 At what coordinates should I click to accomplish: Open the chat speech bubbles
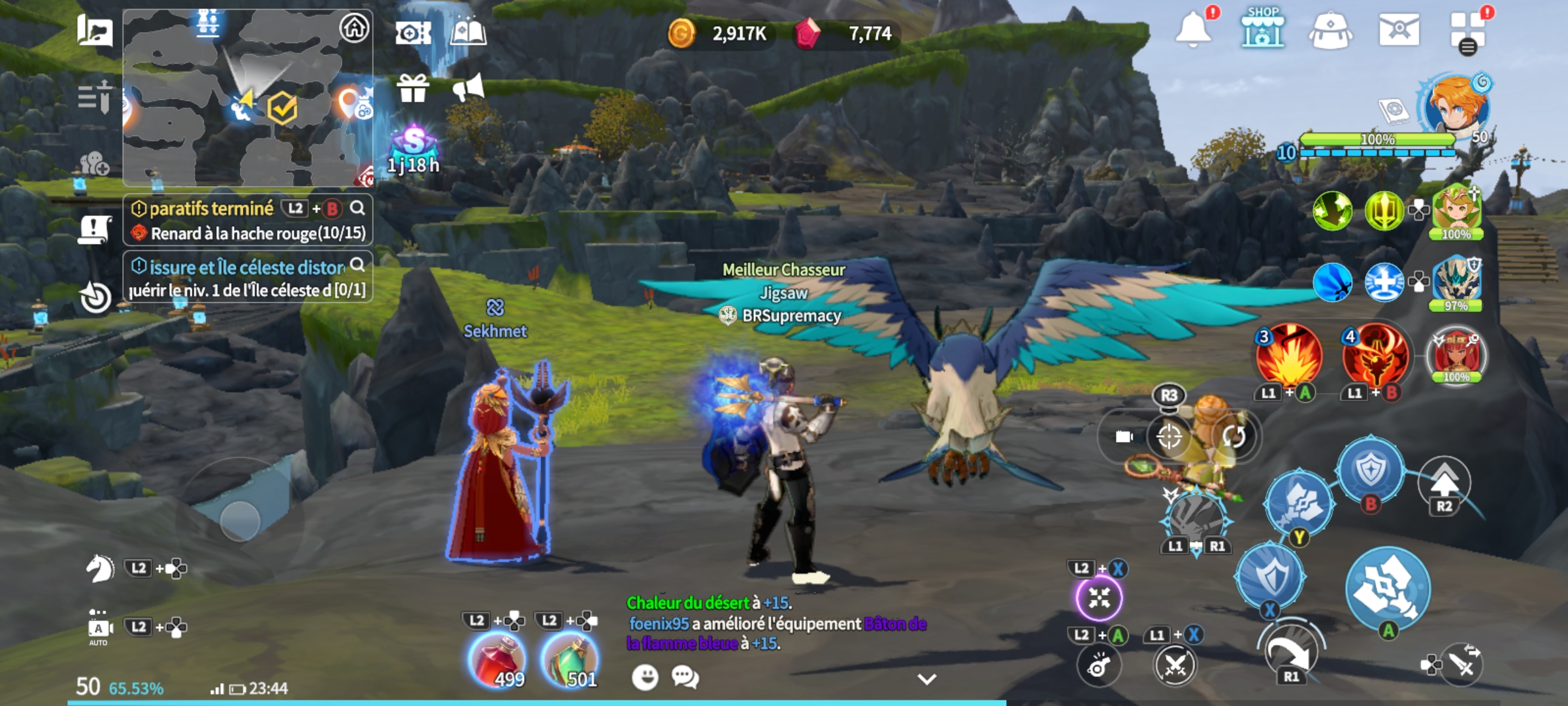(685, 677)
